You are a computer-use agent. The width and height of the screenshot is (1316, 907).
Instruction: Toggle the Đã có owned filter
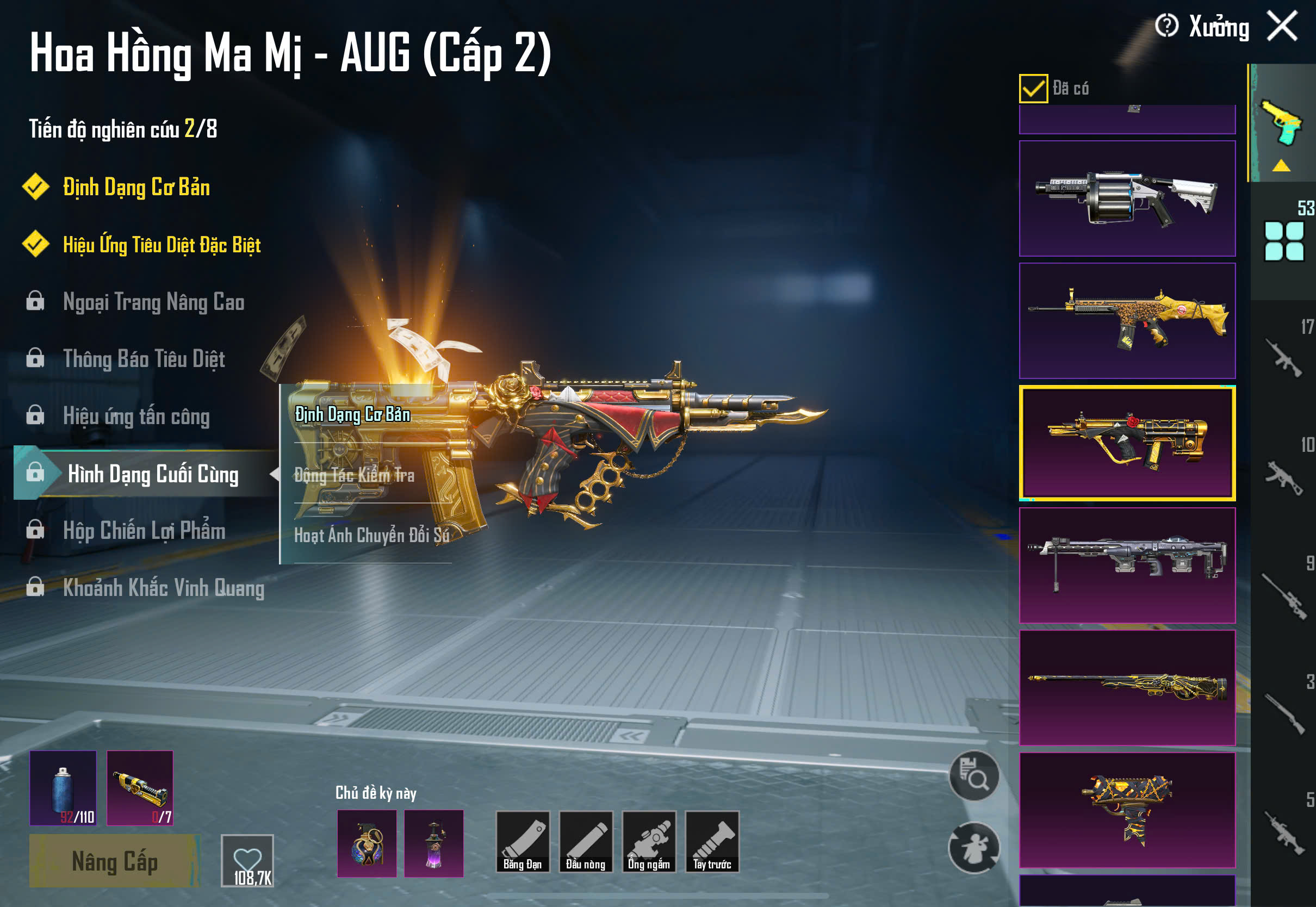(1033, 89)
